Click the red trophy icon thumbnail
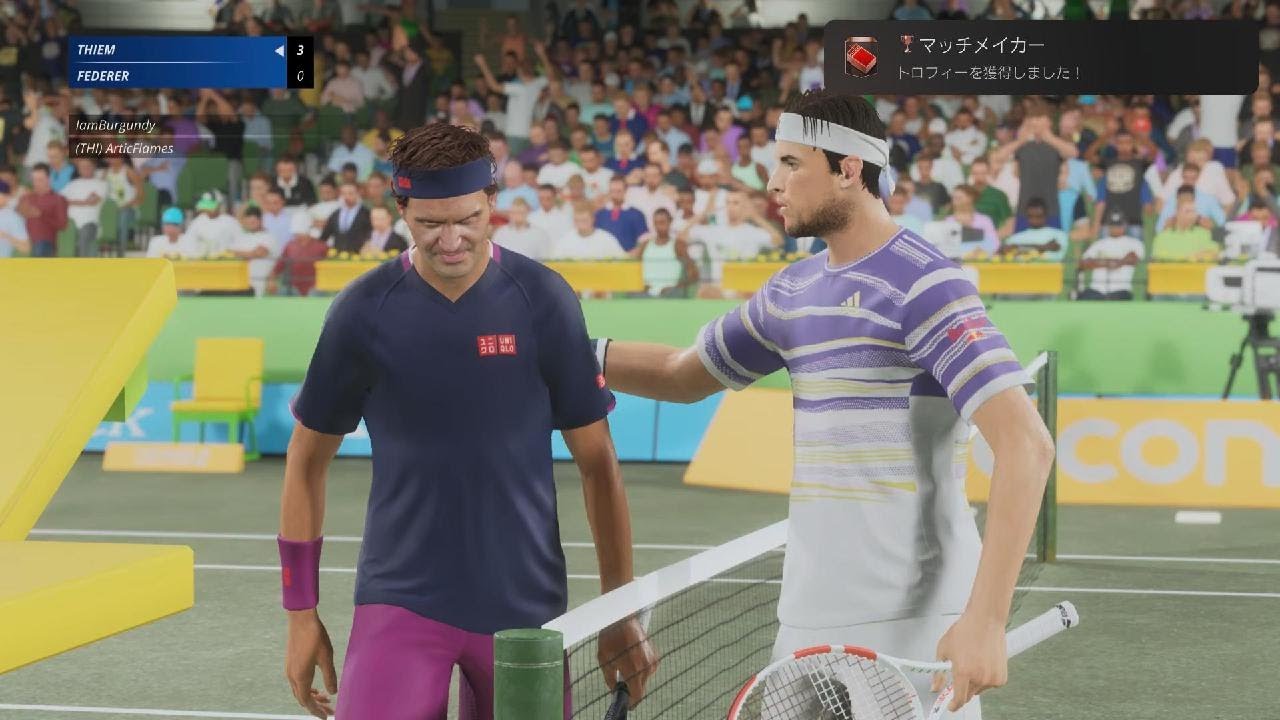 pos(860,58)
